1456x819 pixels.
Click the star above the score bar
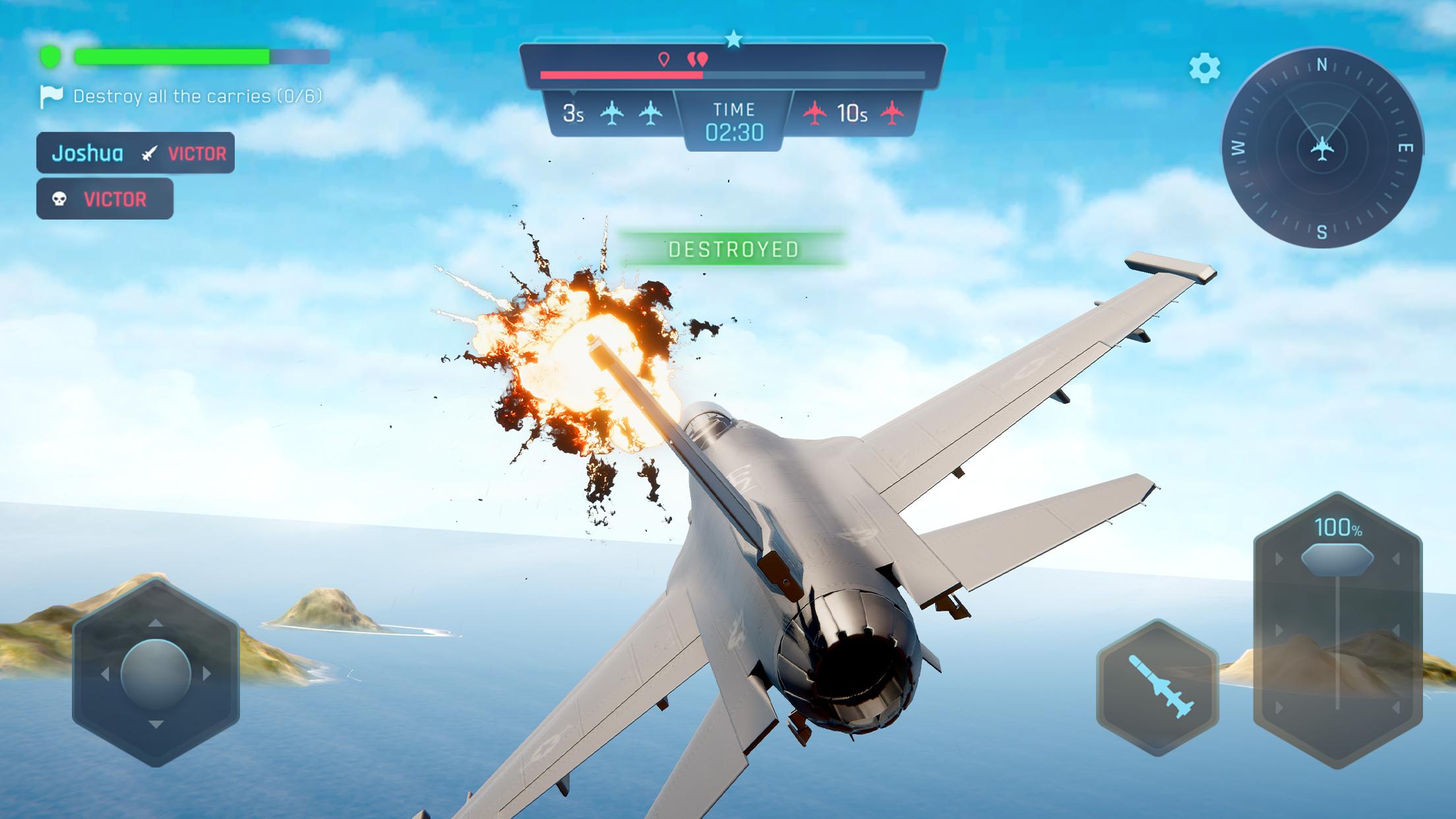pos(734,38)
